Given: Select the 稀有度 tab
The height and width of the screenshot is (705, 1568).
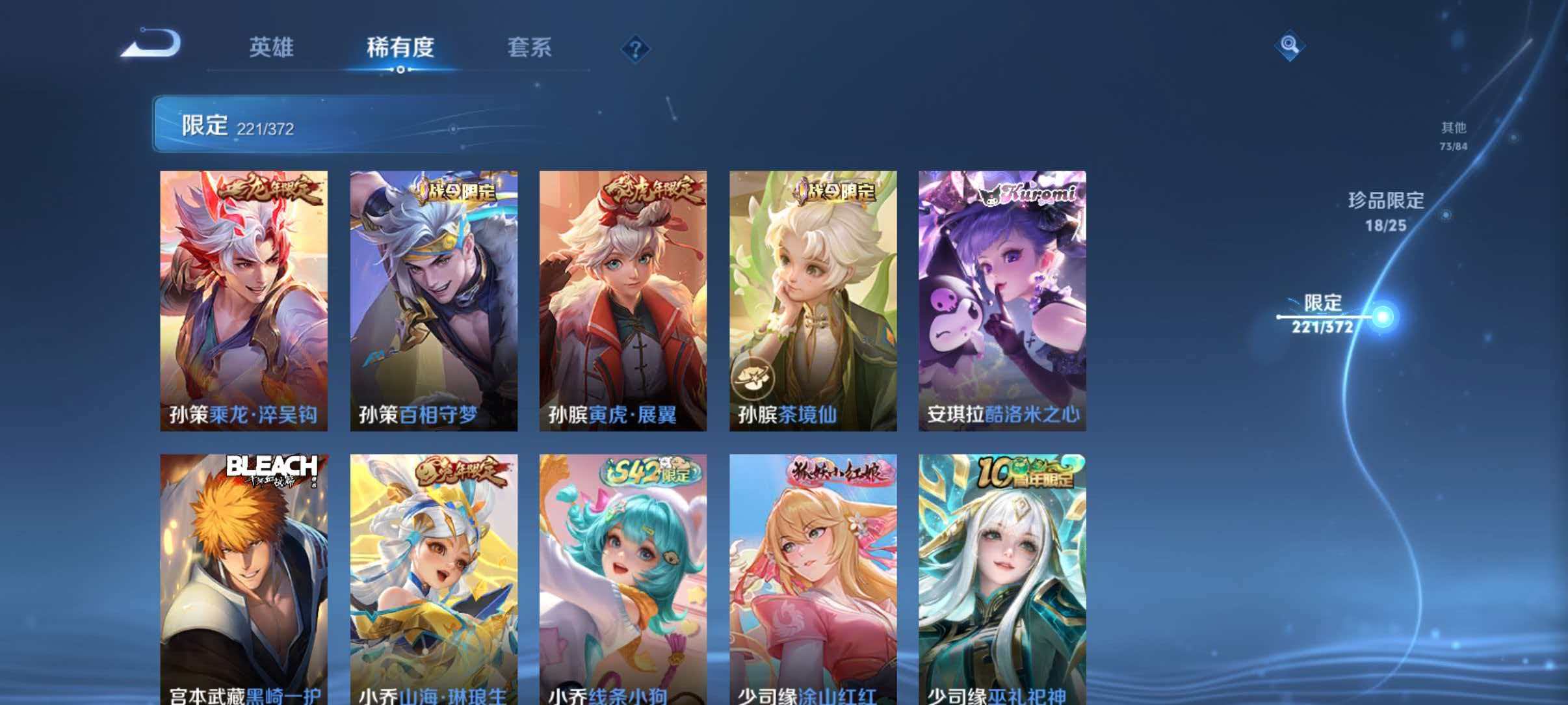Looking at the screenshot, I should pyautogui.click(x=401, y=47).
